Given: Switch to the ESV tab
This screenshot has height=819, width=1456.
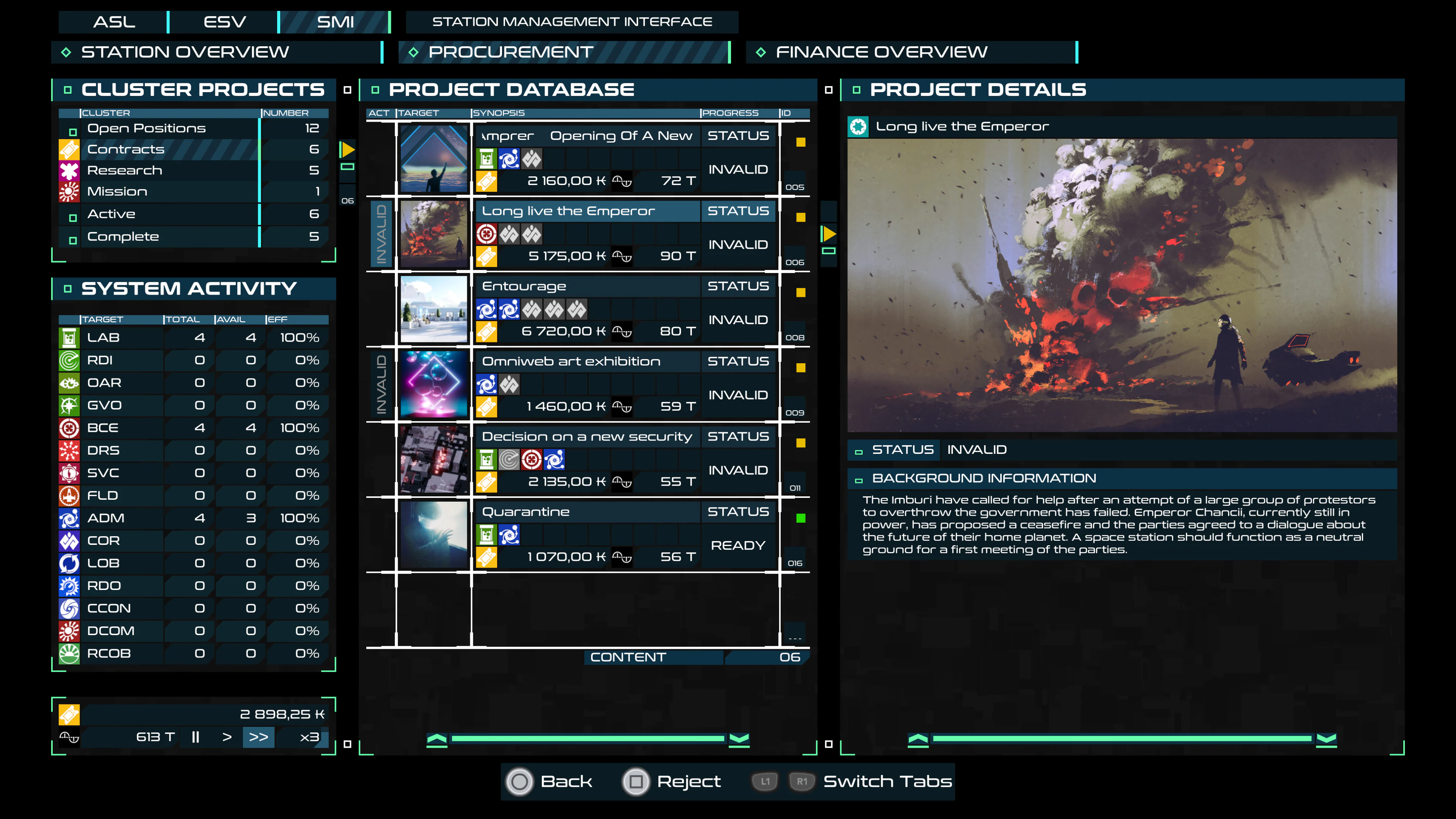Looking at the screenshot, I should pos(224,22).
